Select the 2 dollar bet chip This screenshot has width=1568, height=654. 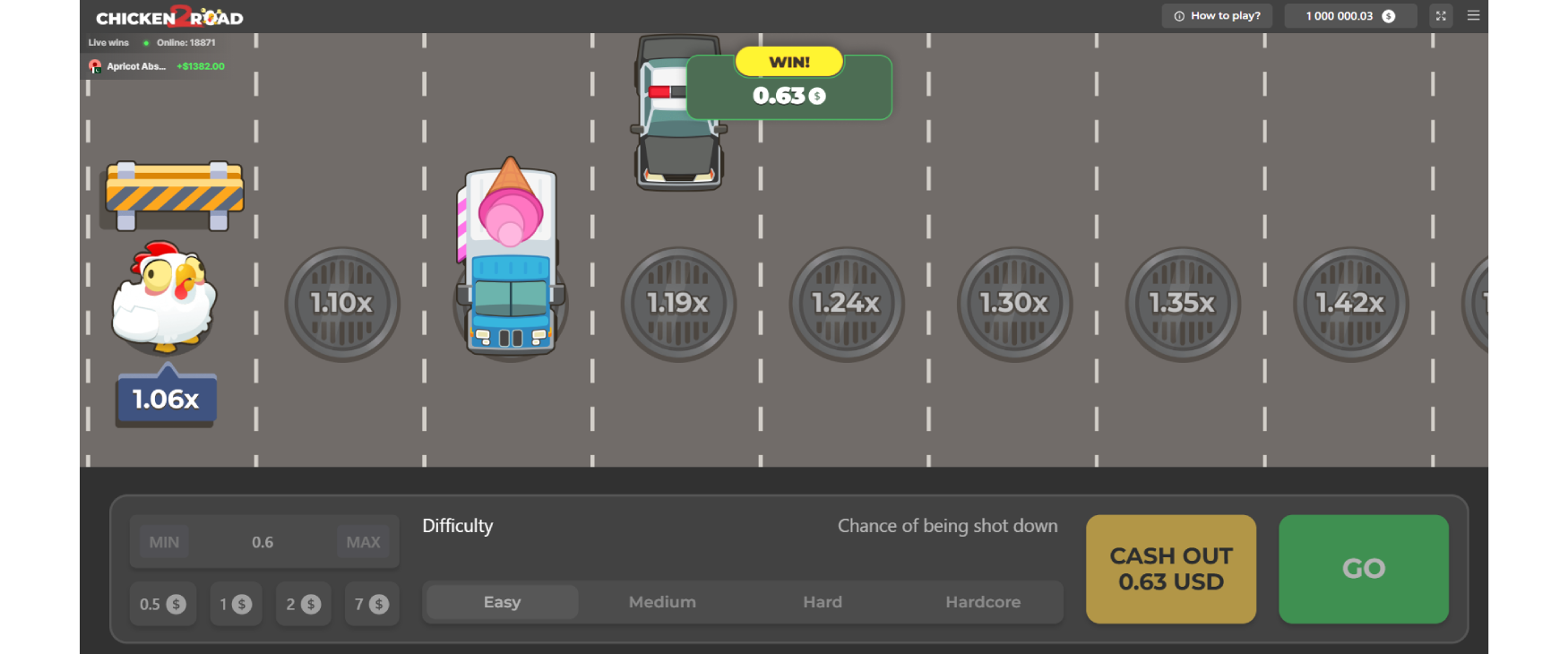(x=303, y=604)
